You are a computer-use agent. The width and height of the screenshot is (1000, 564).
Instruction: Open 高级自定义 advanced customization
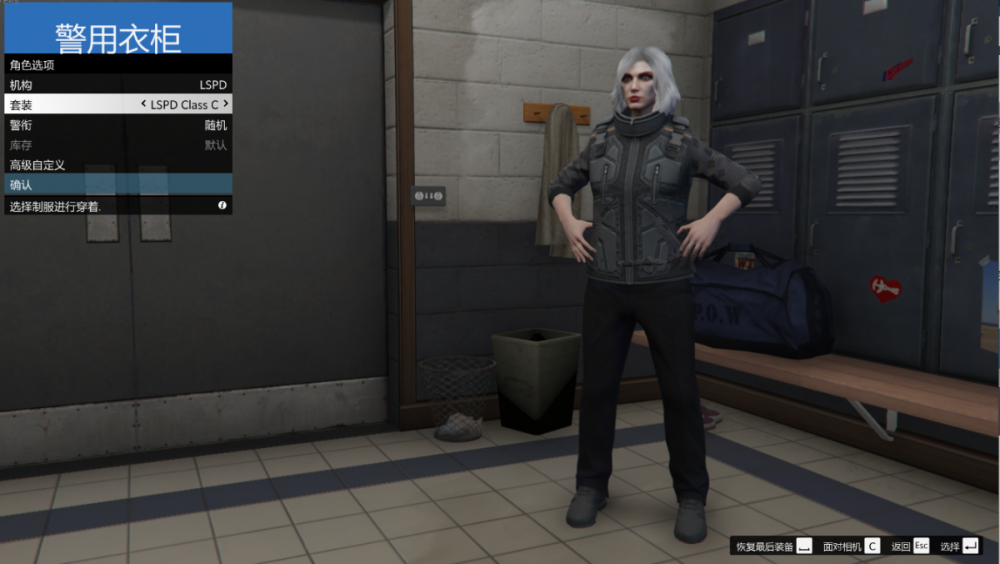(118, 165)
